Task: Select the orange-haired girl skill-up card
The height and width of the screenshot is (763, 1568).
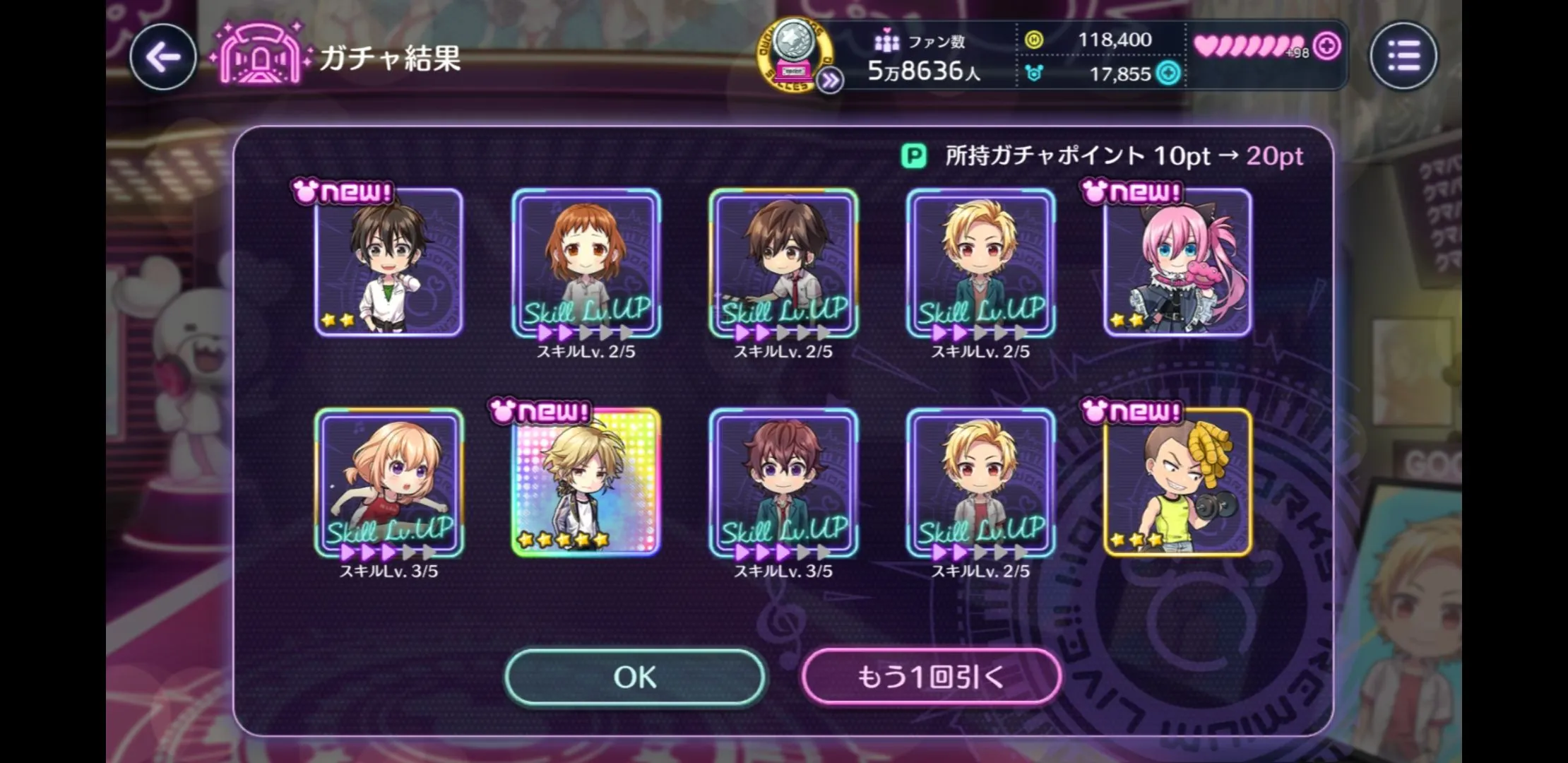Action: coord(586,263)
